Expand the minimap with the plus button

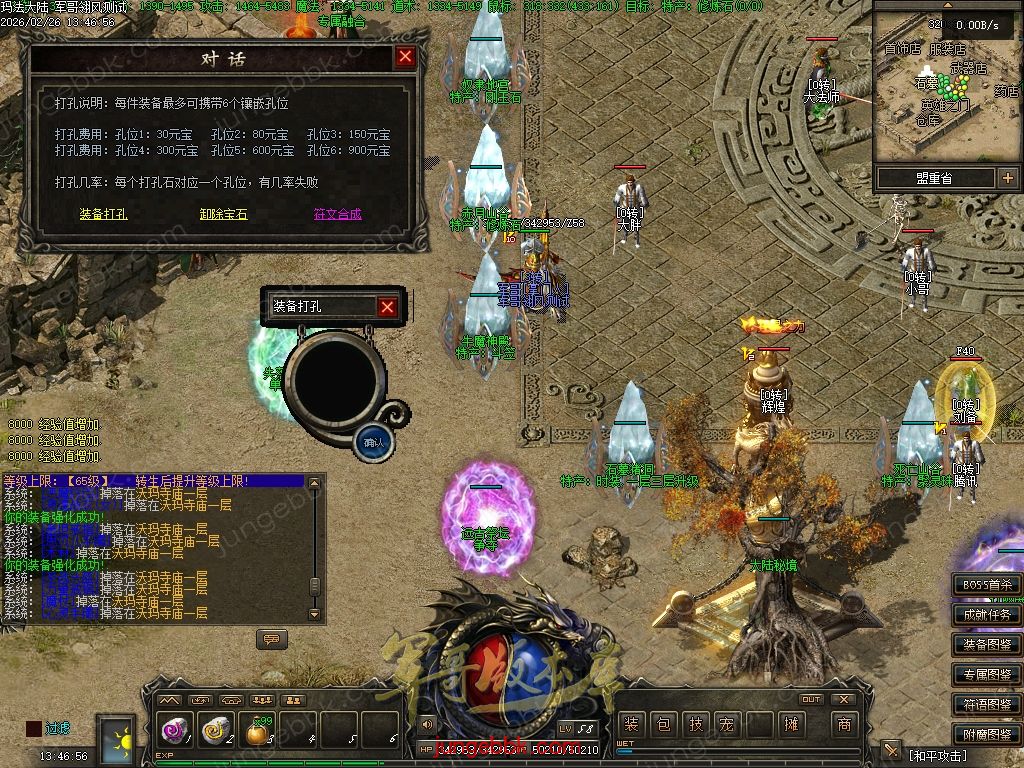(1006, 178)
